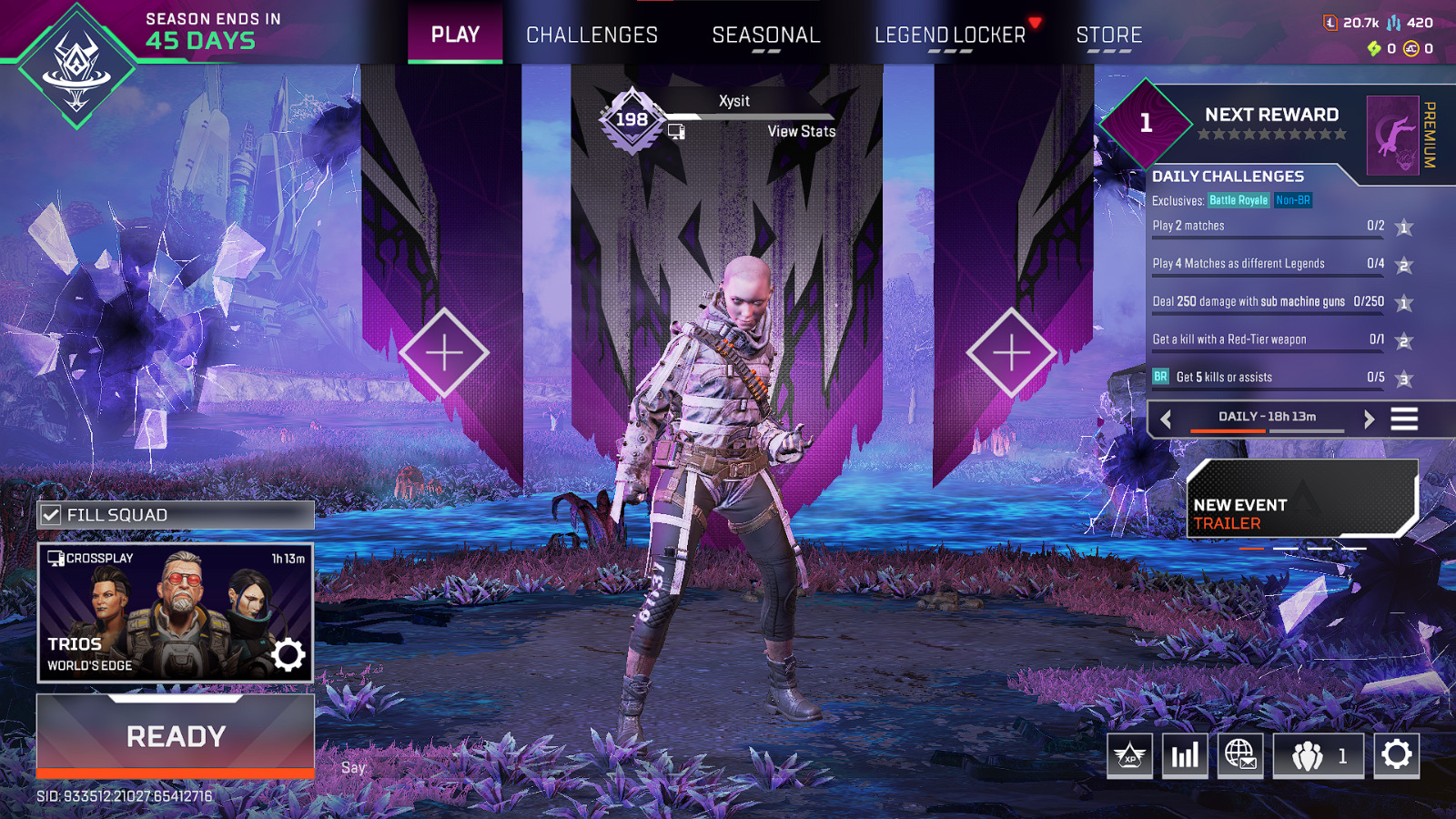The height and width of the screenshot is (819, 1456).
Task: Click the daily challenge timer progress bar
Action: 1265,429
